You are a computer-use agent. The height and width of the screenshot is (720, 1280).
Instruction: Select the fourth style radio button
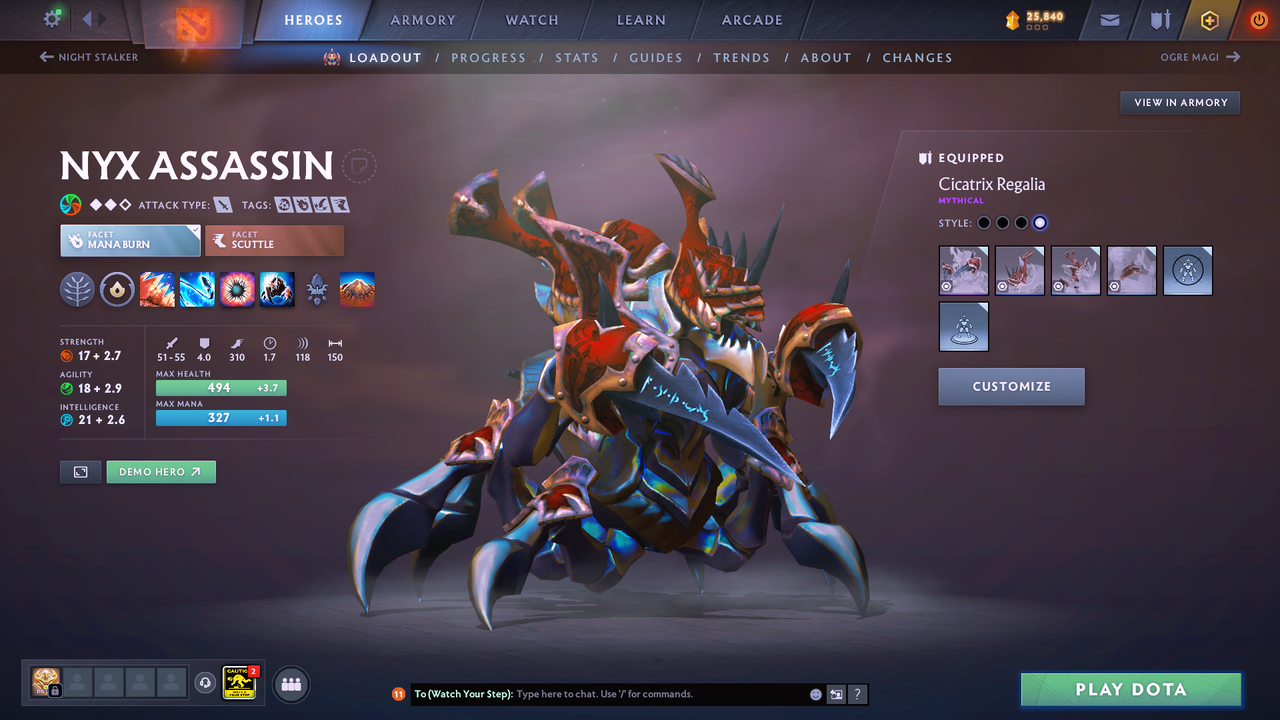tap(1039, 222)
